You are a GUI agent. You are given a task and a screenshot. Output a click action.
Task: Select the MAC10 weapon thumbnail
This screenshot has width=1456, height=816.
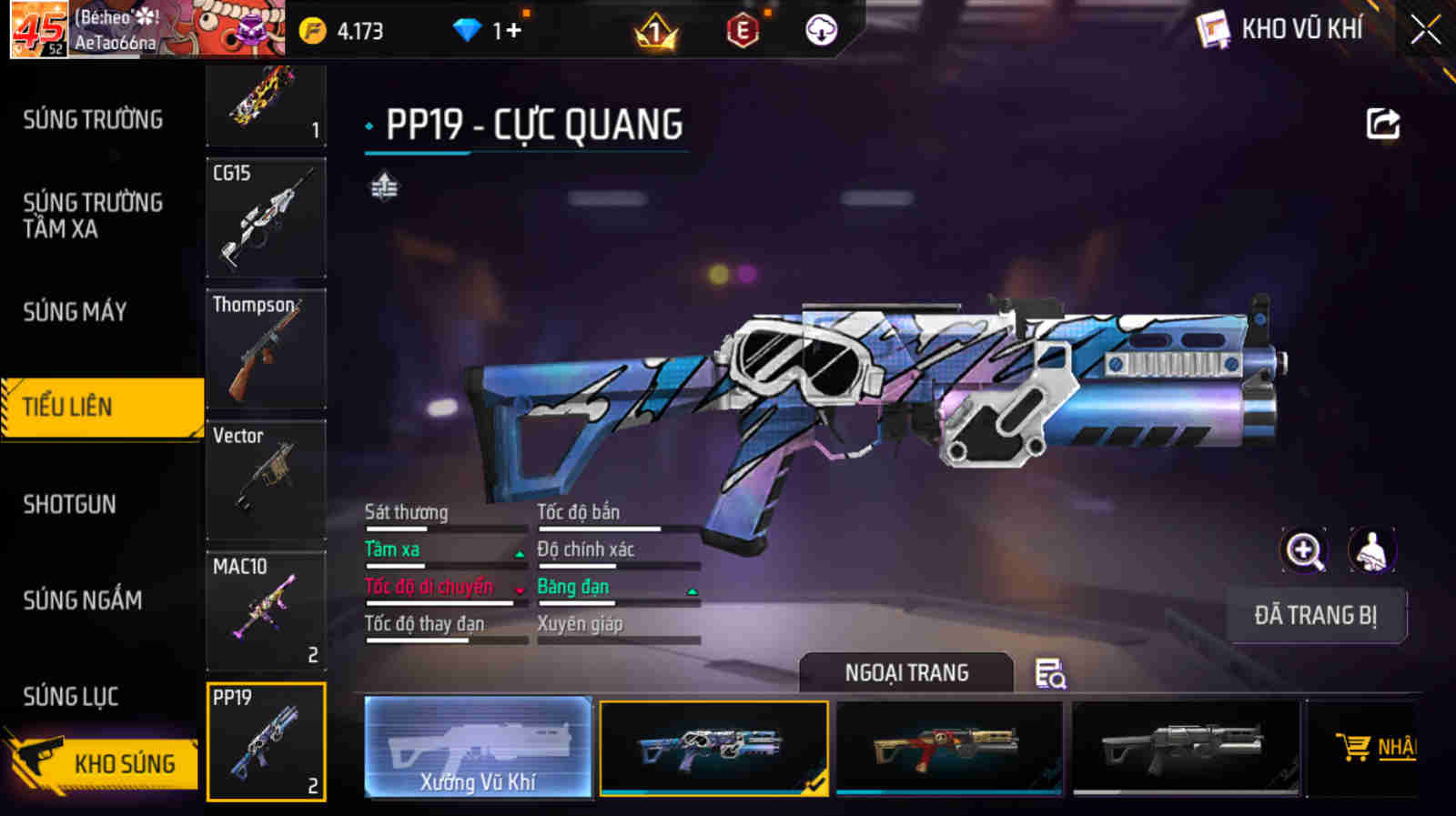265,611
